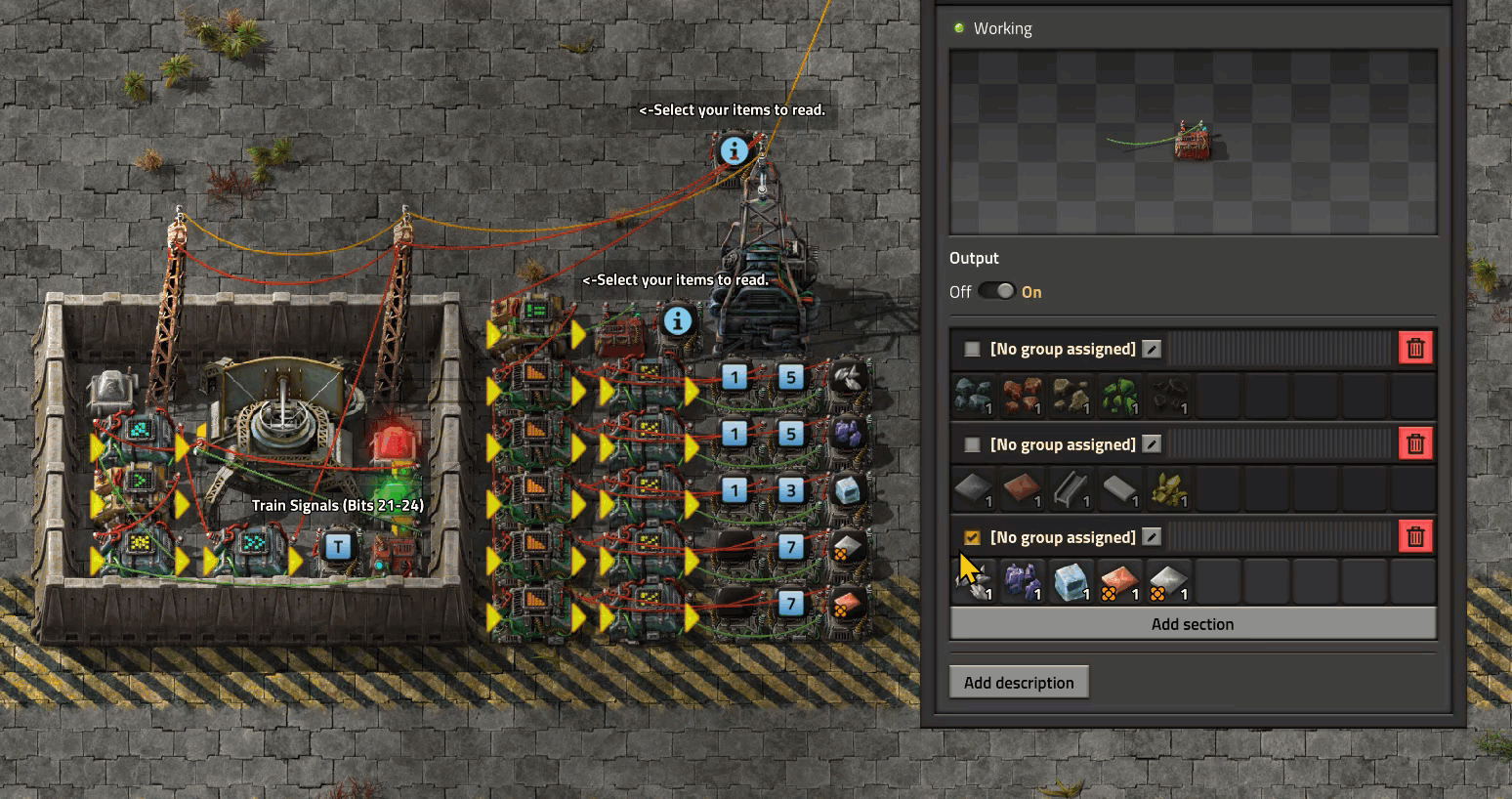Edit group name of the raw ores section
This screenshot has height=799, width=1512.
point(1153,349)
